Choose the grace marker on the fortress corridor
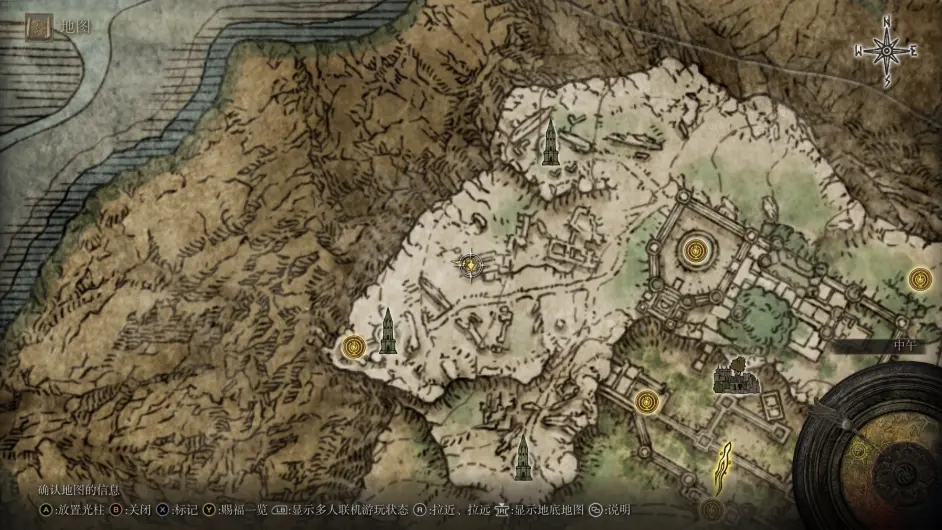 click(647, 402)
